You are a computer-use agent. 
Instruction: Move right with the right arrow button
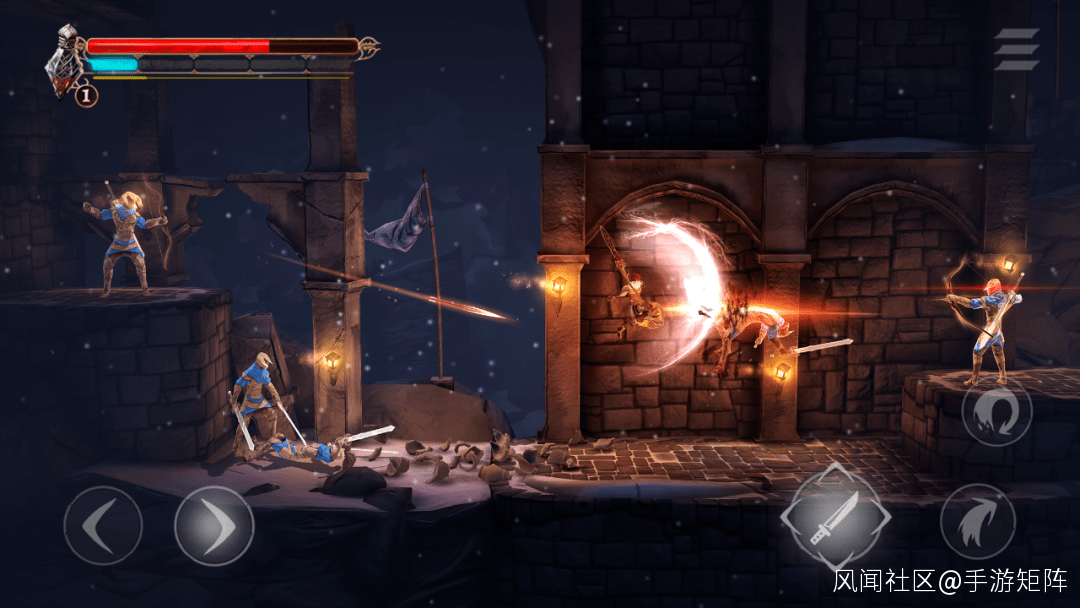coord(214,525)
